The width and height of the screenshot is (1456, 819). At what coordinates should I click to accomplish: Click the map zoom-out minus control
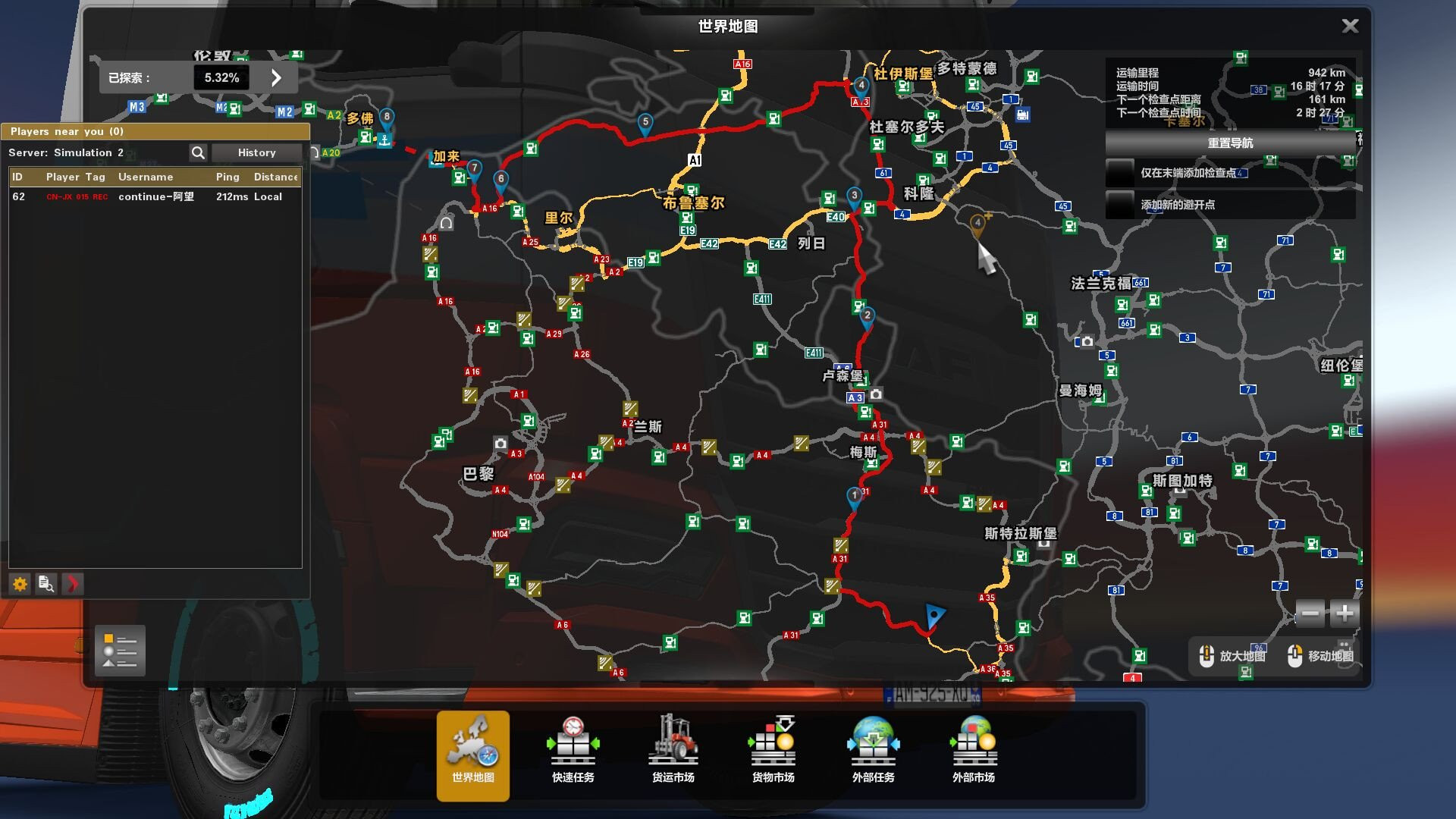(x=1309, y=613)
